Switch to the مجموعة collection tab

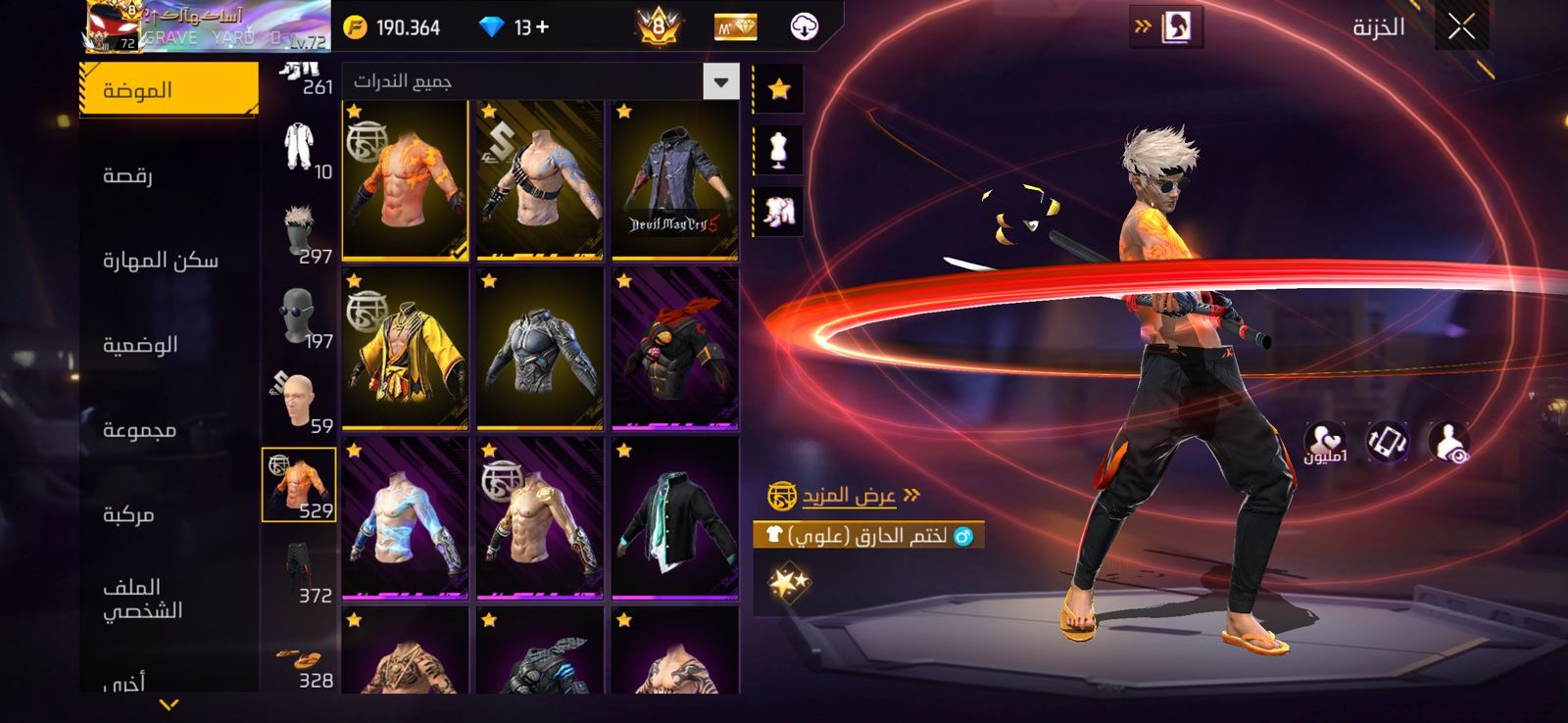pyautogui.click(x=139, y=429)
